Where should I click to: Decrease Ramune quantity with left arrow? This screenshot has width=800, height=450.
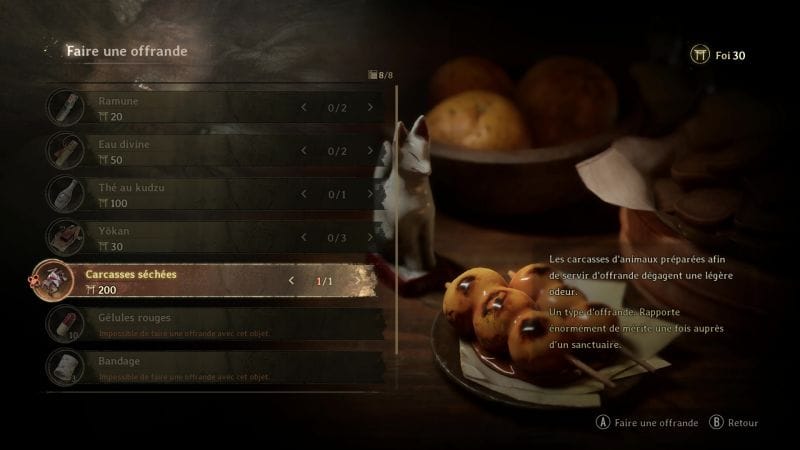(x=304, y=108)
